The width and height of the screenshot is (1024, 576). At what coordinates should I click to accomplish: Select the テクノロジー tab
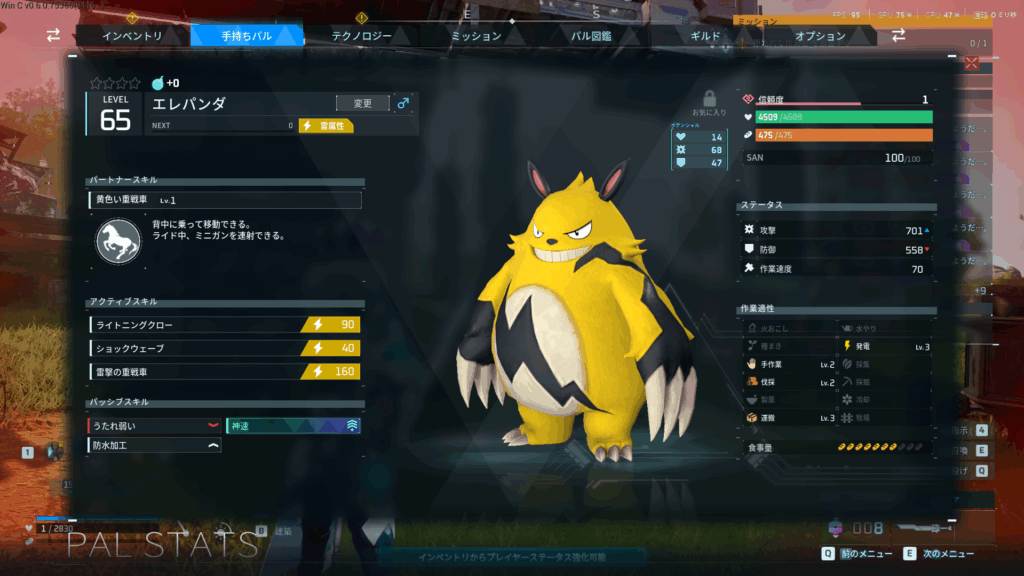tap(362, 36)
